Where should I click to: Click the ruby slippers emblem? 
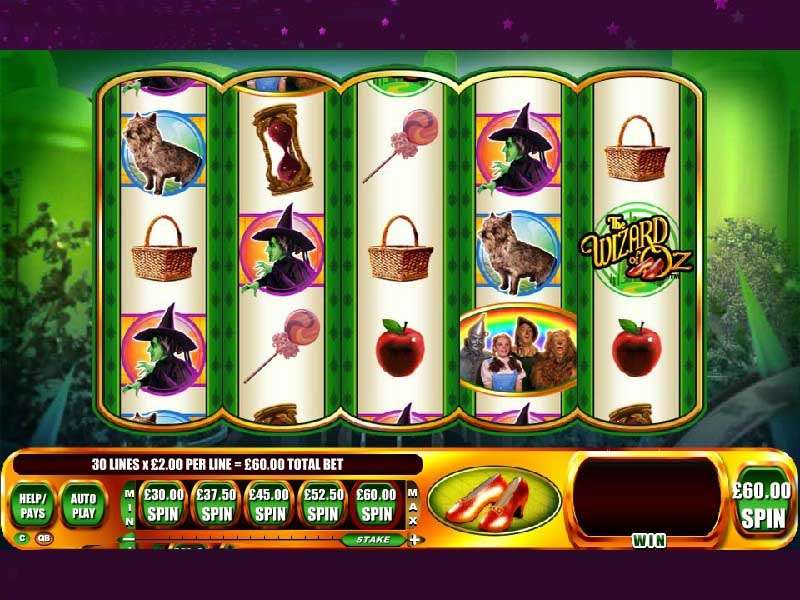pyautogui.click(x=494, y=499)
